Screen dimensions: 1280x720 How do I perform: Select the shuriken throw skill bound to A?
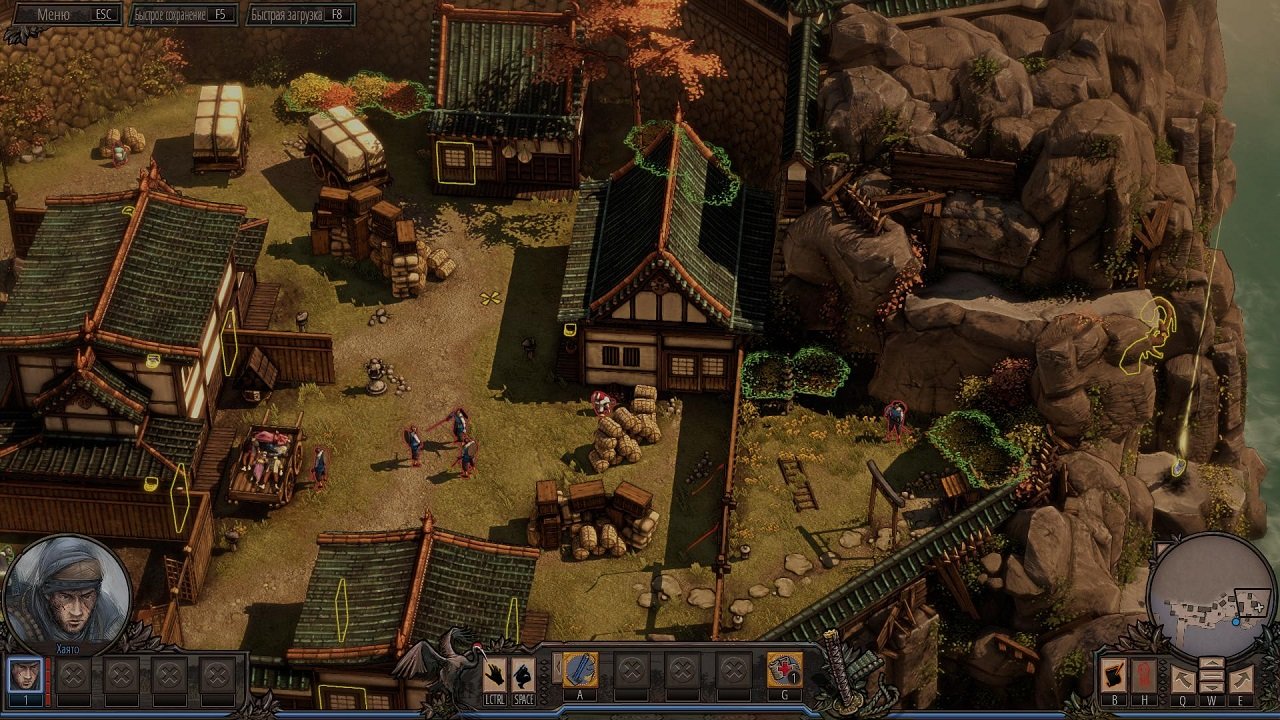580,669
